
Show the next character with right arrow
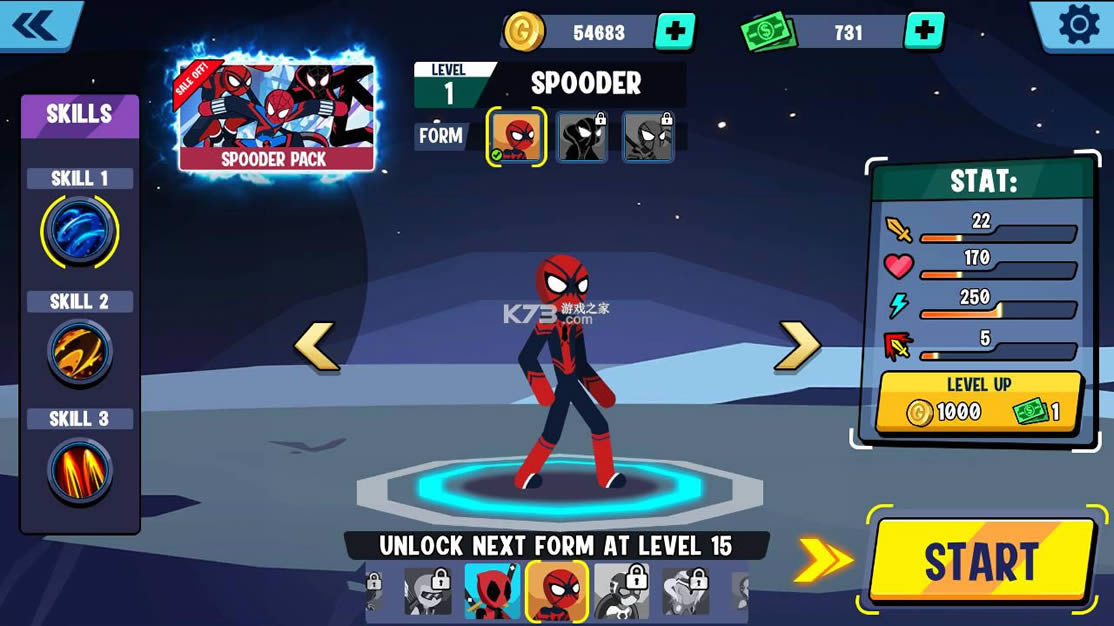(x=799, y=347)
